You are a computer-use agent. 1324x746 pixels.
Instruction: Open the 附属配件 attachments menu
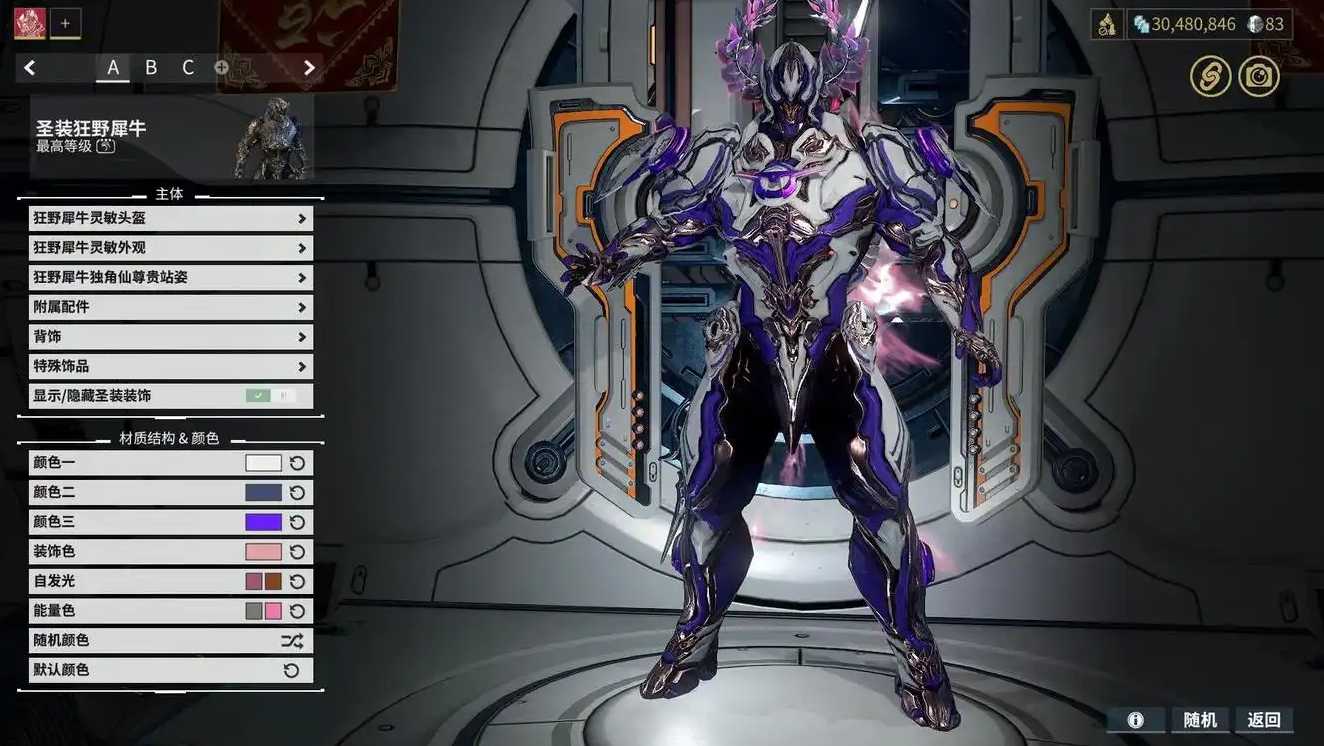170,307
